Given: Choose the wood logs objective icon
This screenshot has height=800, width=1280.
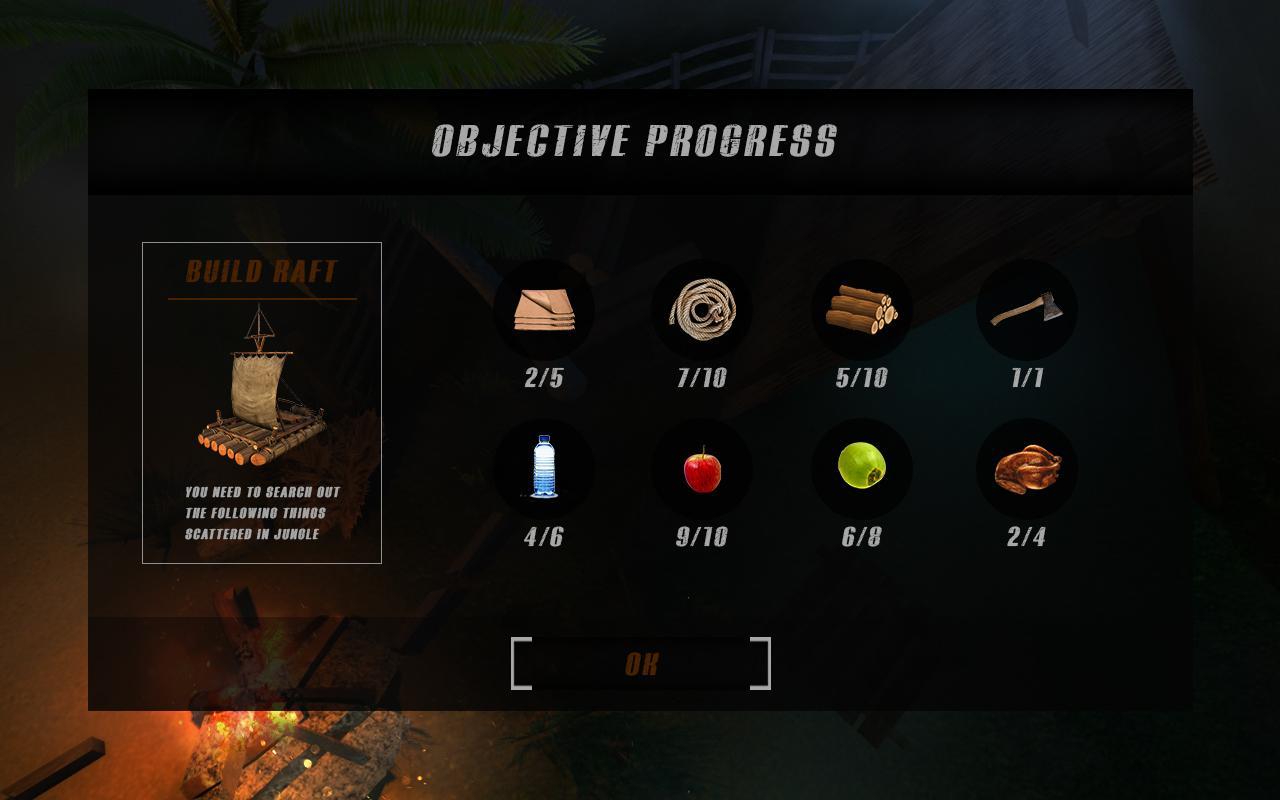Looking at the screenshot, I should (x=861, y=310).
